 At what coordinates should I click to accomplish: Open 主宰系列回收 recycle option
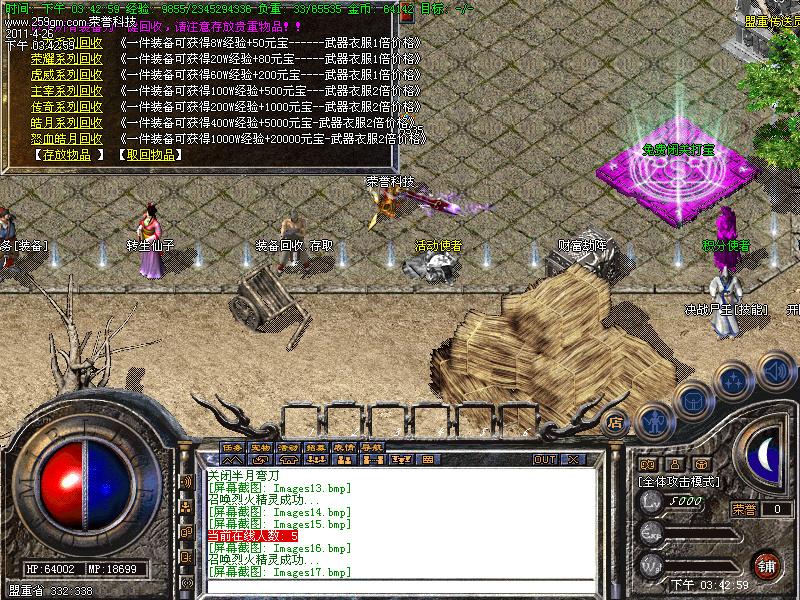[x=67, y=91]
